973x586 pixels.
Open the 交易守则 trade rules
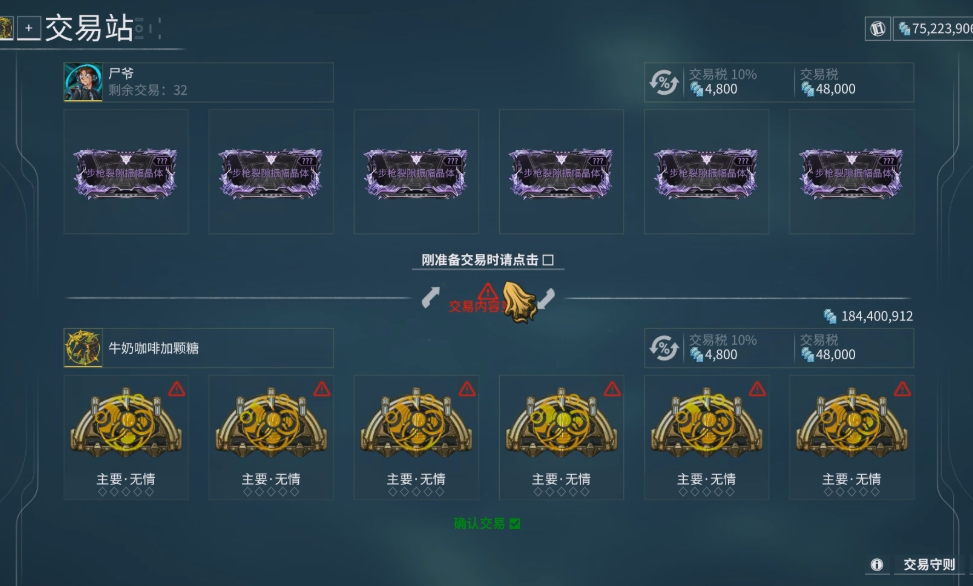coord(929,565)
